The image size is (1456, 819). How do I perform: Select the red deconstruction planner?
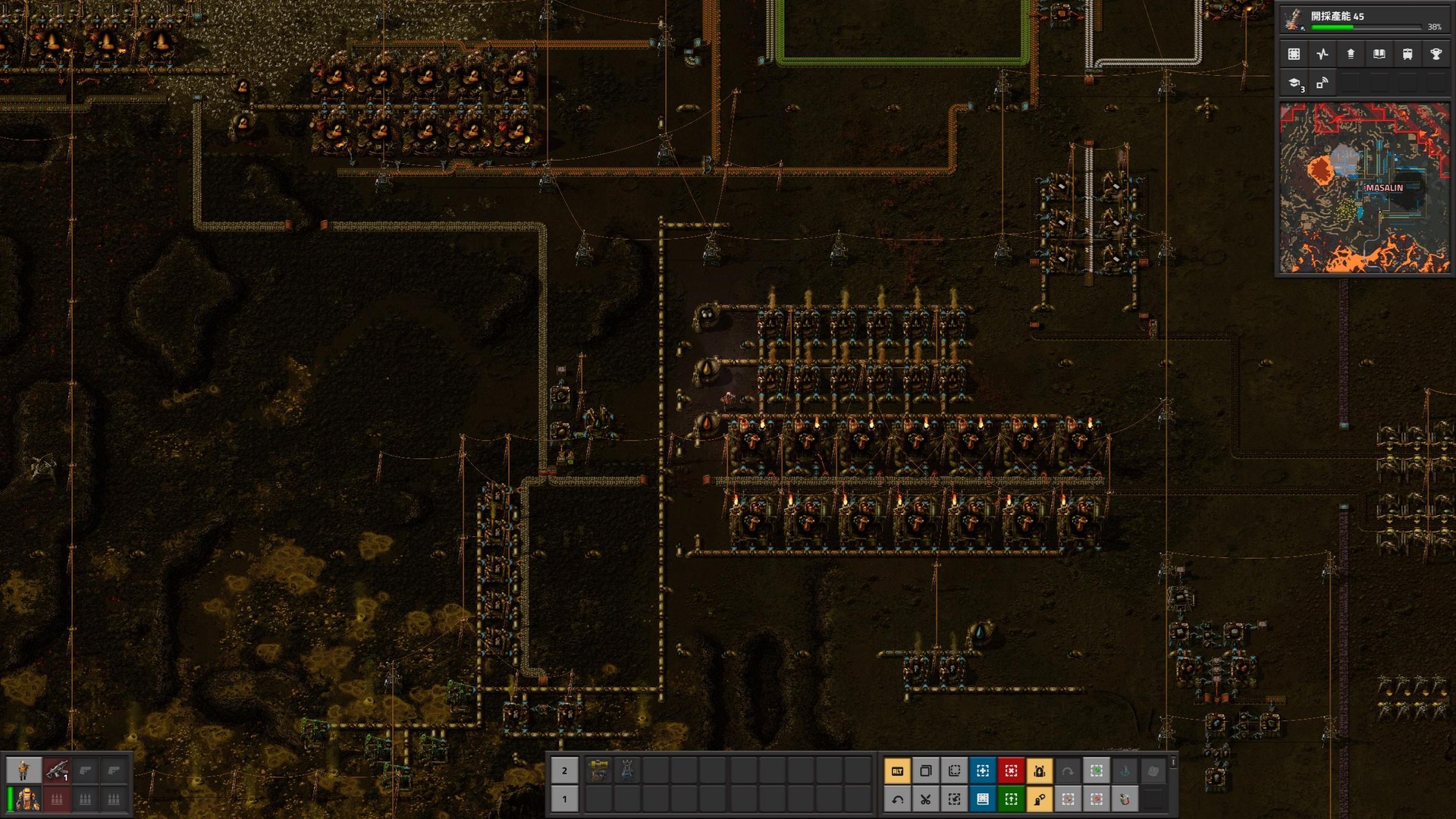tap(1012, 770)
